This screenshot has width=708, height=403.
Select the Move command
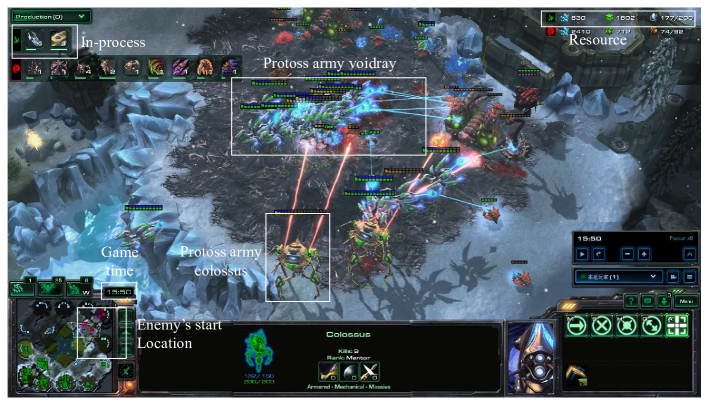tap(577, 324)
